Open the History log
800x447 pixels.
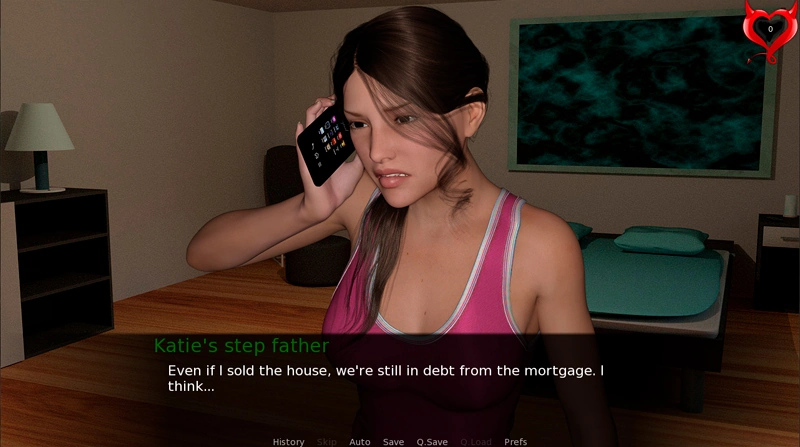288,441
